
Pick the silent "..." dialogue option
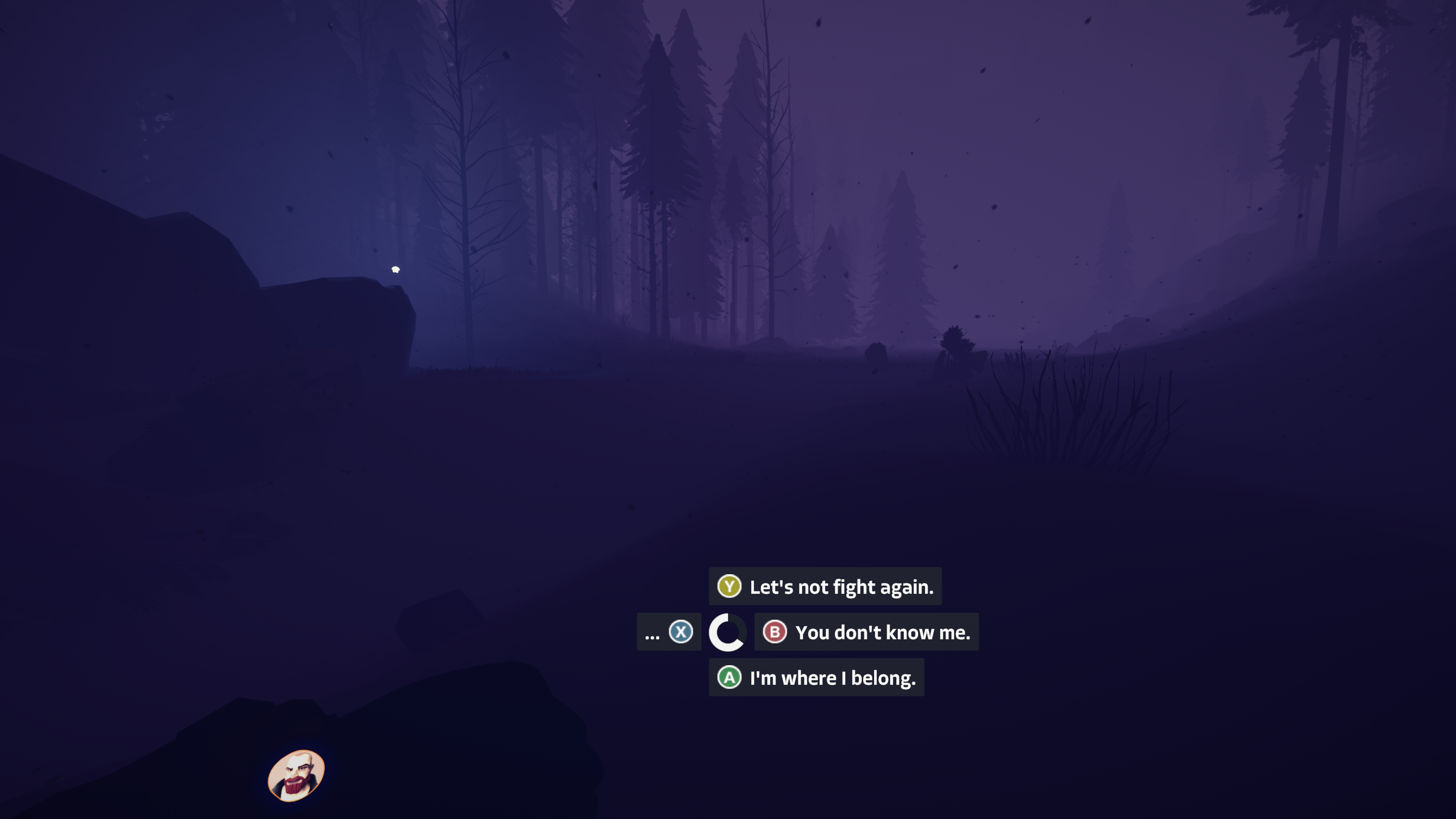point(668,632)
